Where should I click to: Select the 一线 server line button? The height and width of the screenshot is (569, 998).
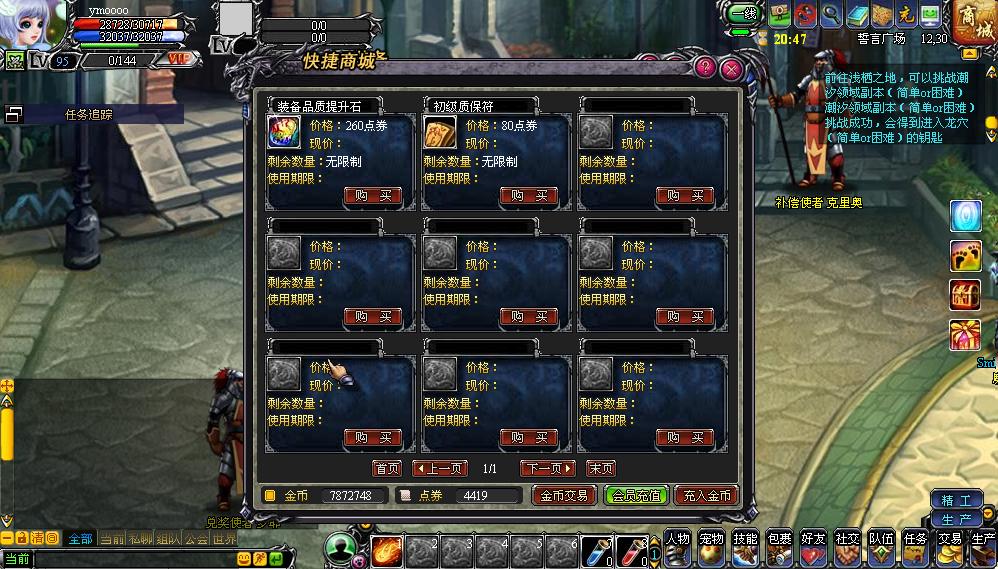coord(741,14)
